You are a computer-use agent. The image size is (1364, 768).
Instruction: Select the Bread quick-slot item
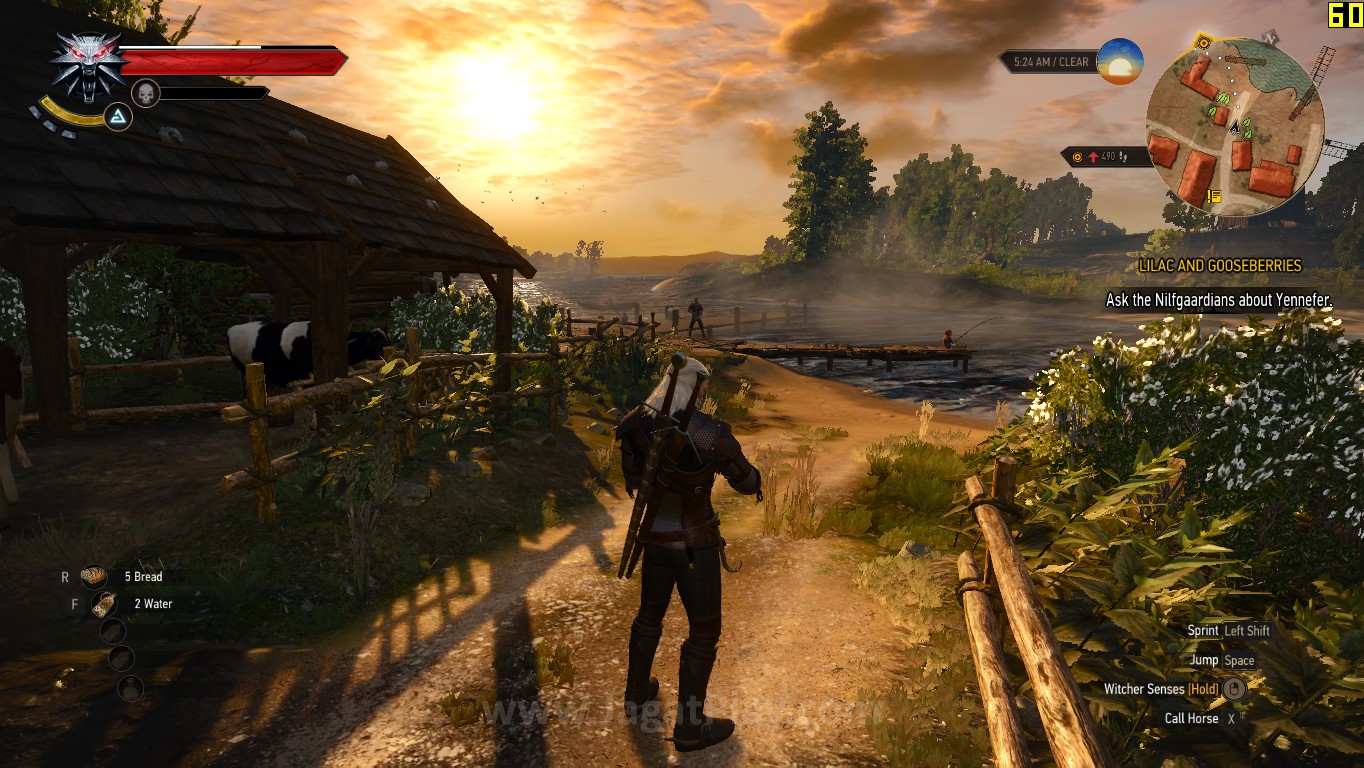pos(95,576)
